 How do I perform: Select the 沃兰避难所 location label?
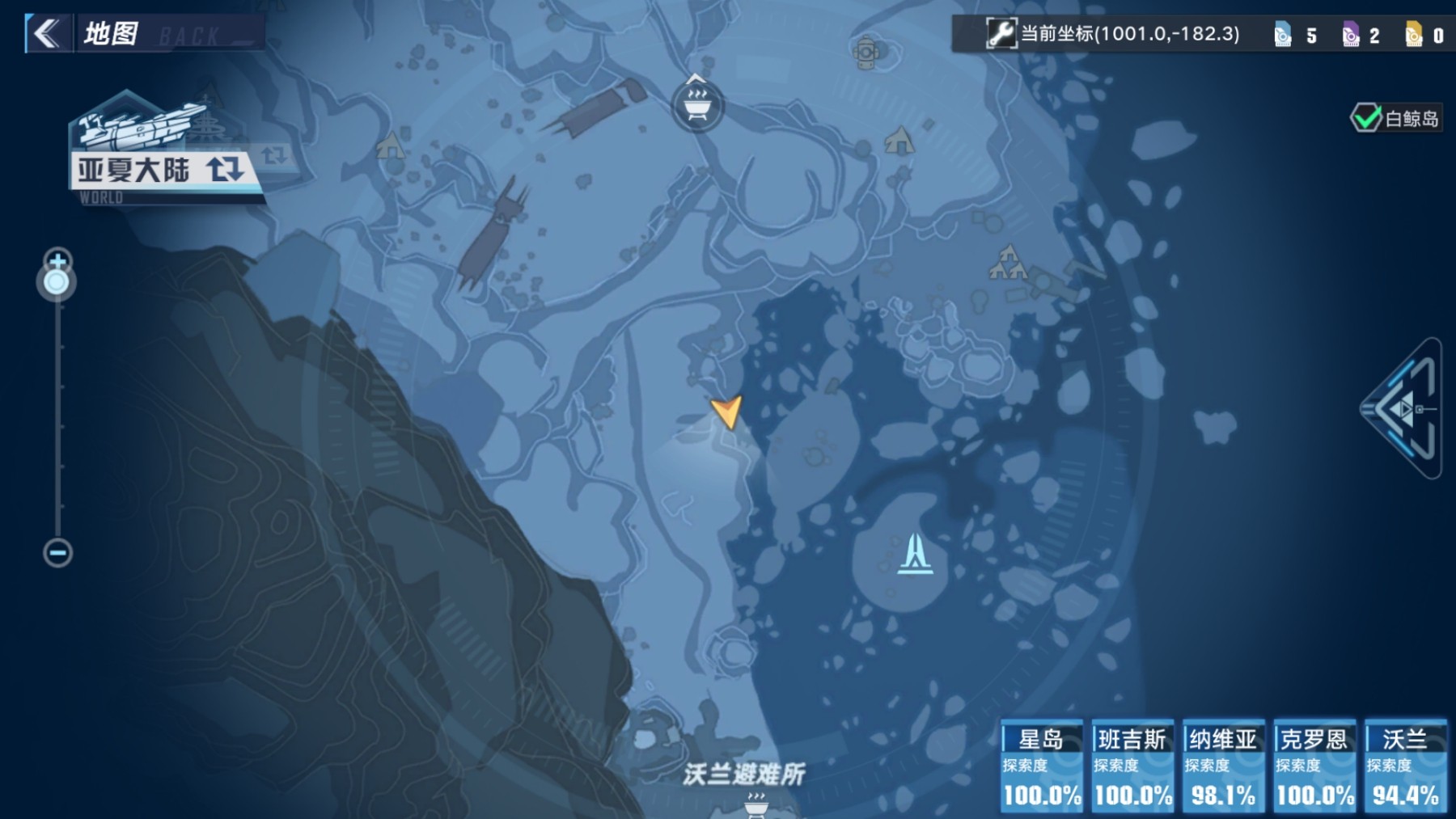(x=743, y=775)
